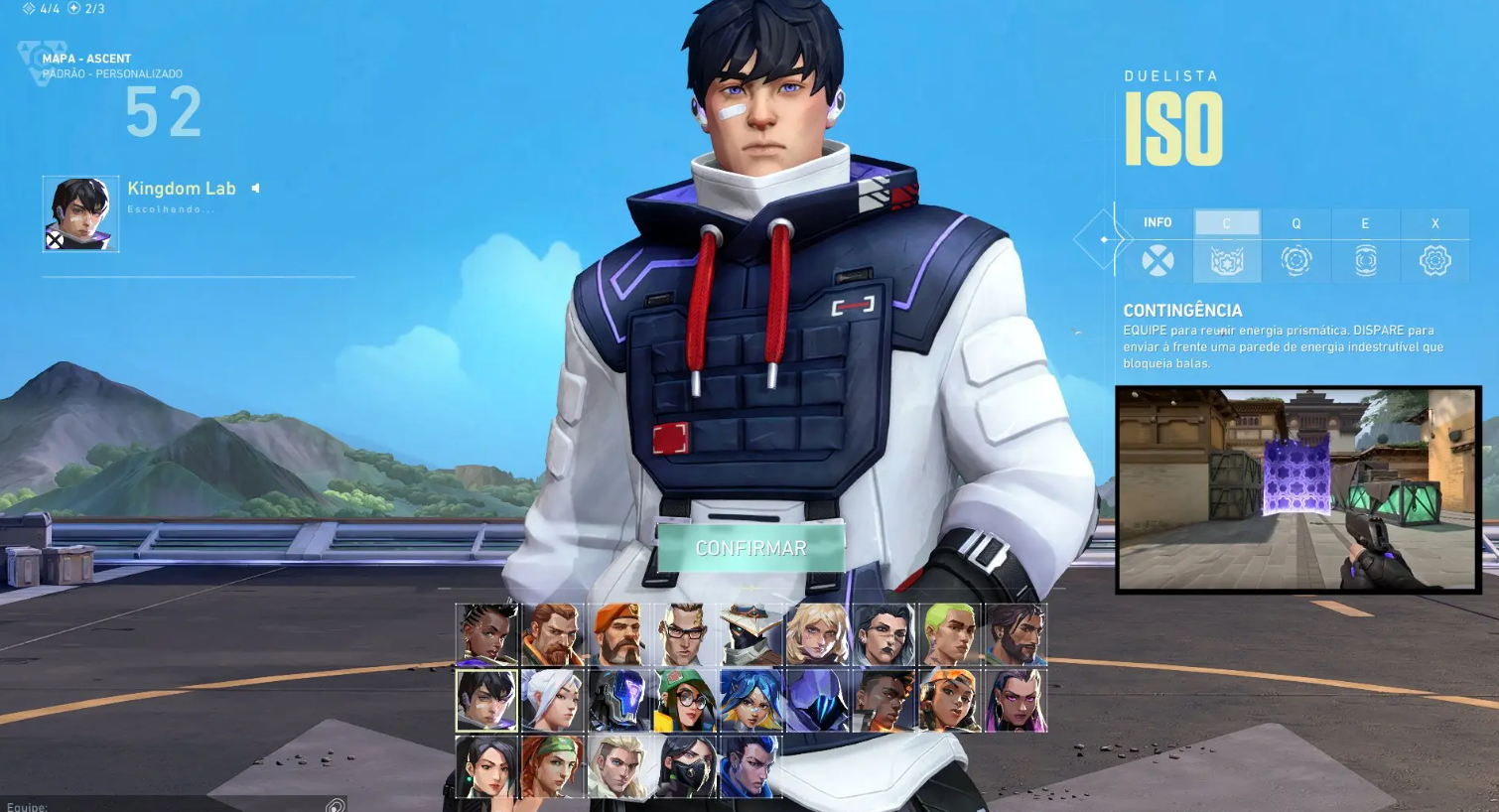Pick Killjoy with the green beanie
Screen dimensions: 1499x812
tap(684, 701)
